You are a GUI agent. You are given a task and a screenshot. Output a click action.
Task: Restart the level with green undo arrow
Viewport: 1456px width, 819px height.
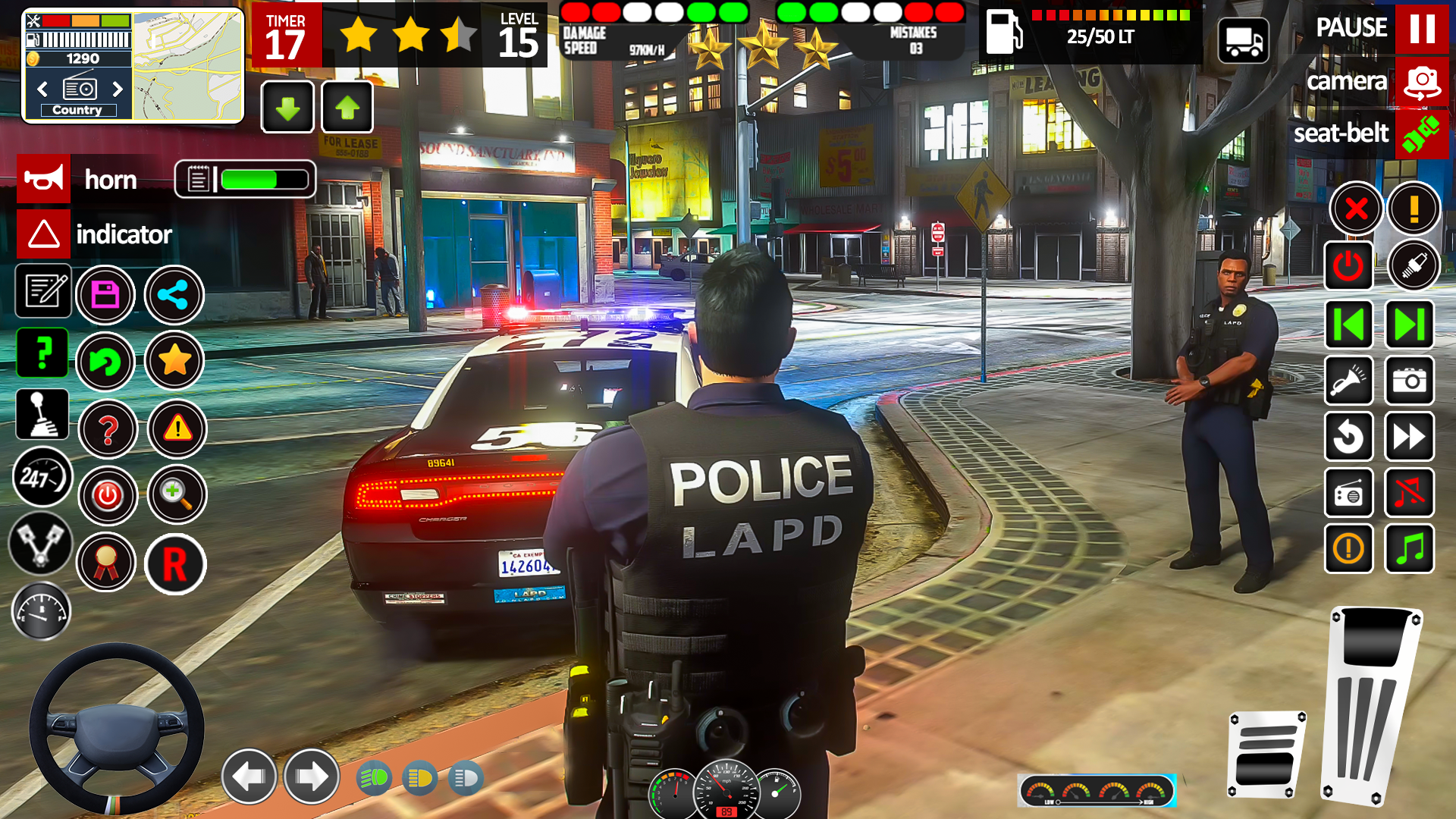click(x=106, y=362)
